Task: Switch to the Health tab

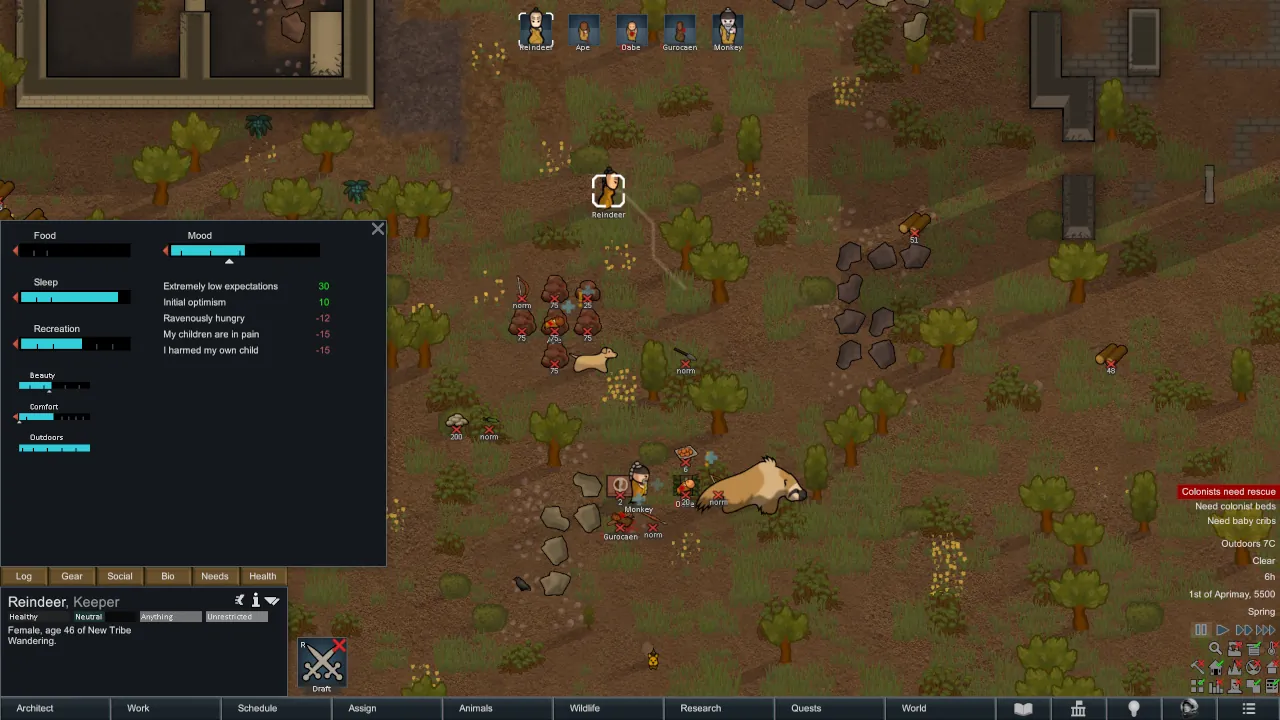Action: pos(263,576)
